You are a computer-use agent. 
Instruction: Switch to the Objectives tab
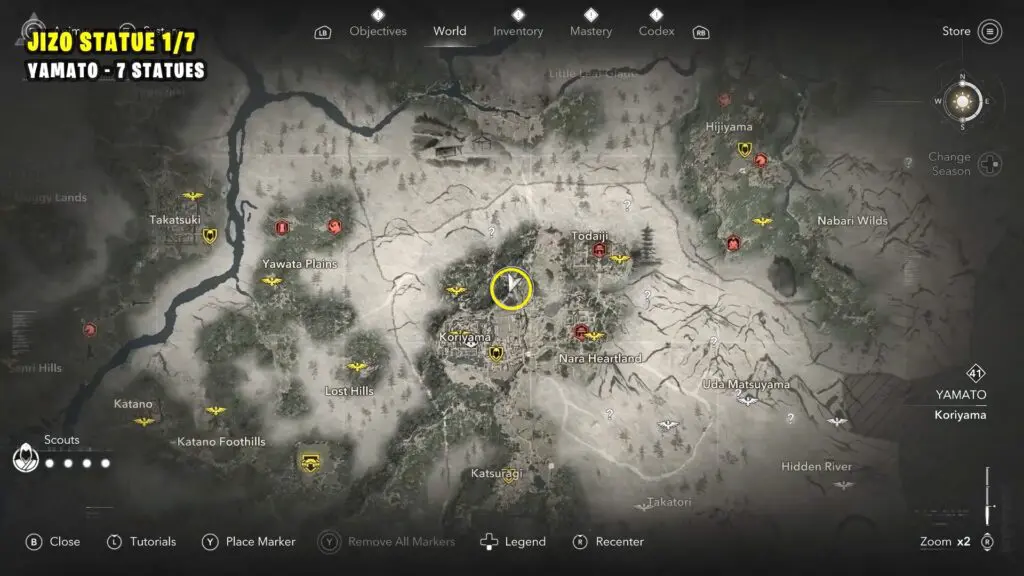coord(378,31)
